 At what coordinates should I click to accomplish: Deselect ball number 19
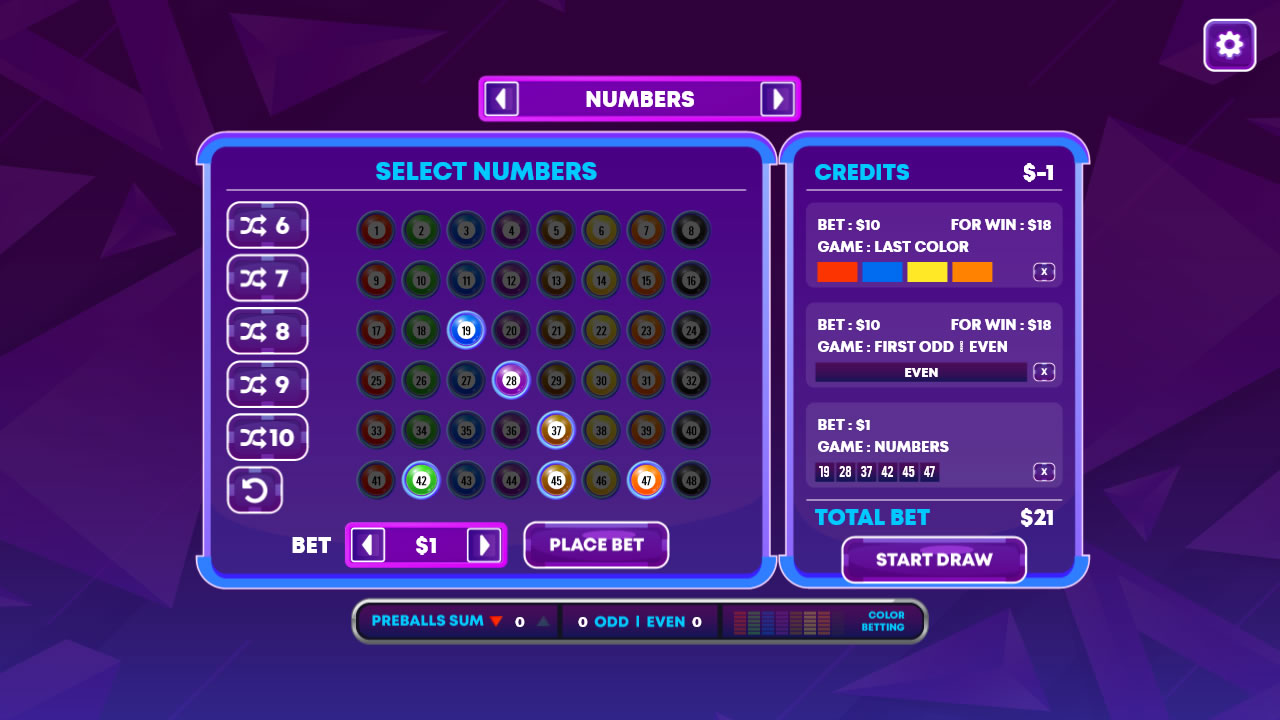pyautogui.click(x=466, y=330)
